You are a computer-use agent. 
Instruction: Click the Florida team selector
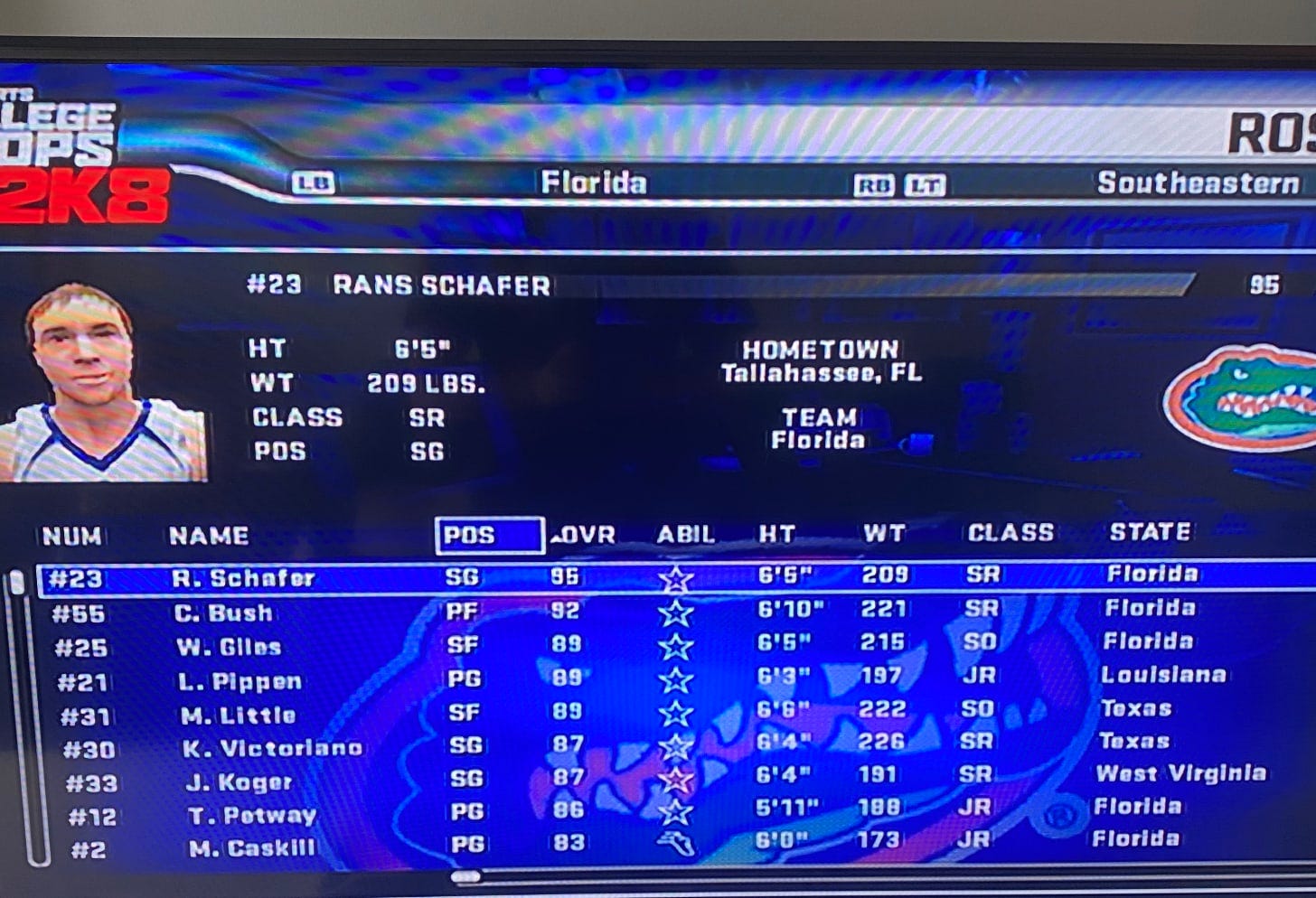[x=594, y=183]
